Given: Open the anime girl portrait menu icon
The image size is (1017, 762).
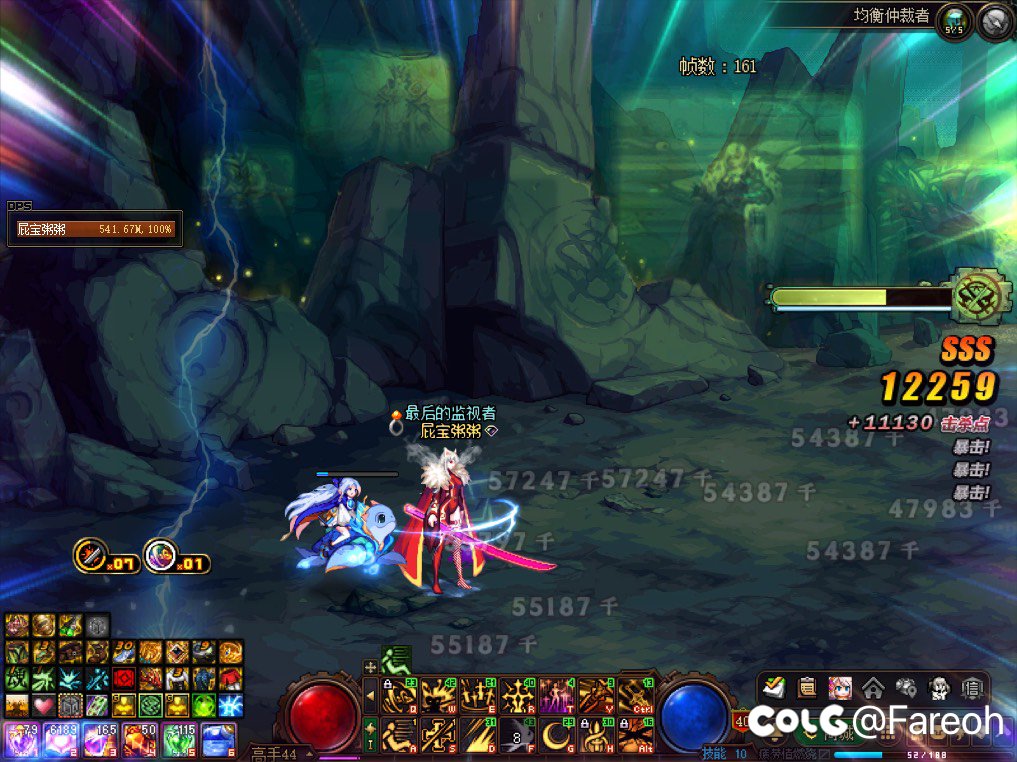Looking at the screenshot, I should coord(839,687).
